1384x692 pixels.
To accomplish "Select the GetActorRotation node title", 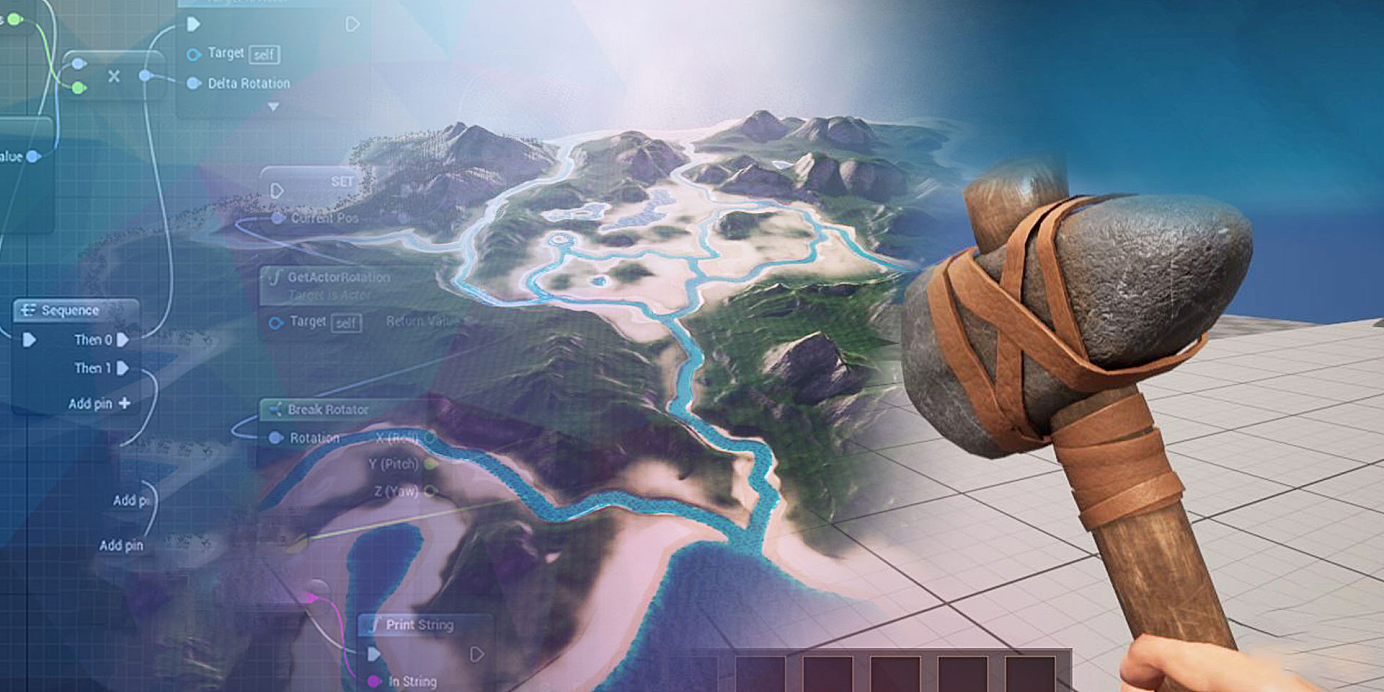I will pyautogui.click(x=338, y=277).
